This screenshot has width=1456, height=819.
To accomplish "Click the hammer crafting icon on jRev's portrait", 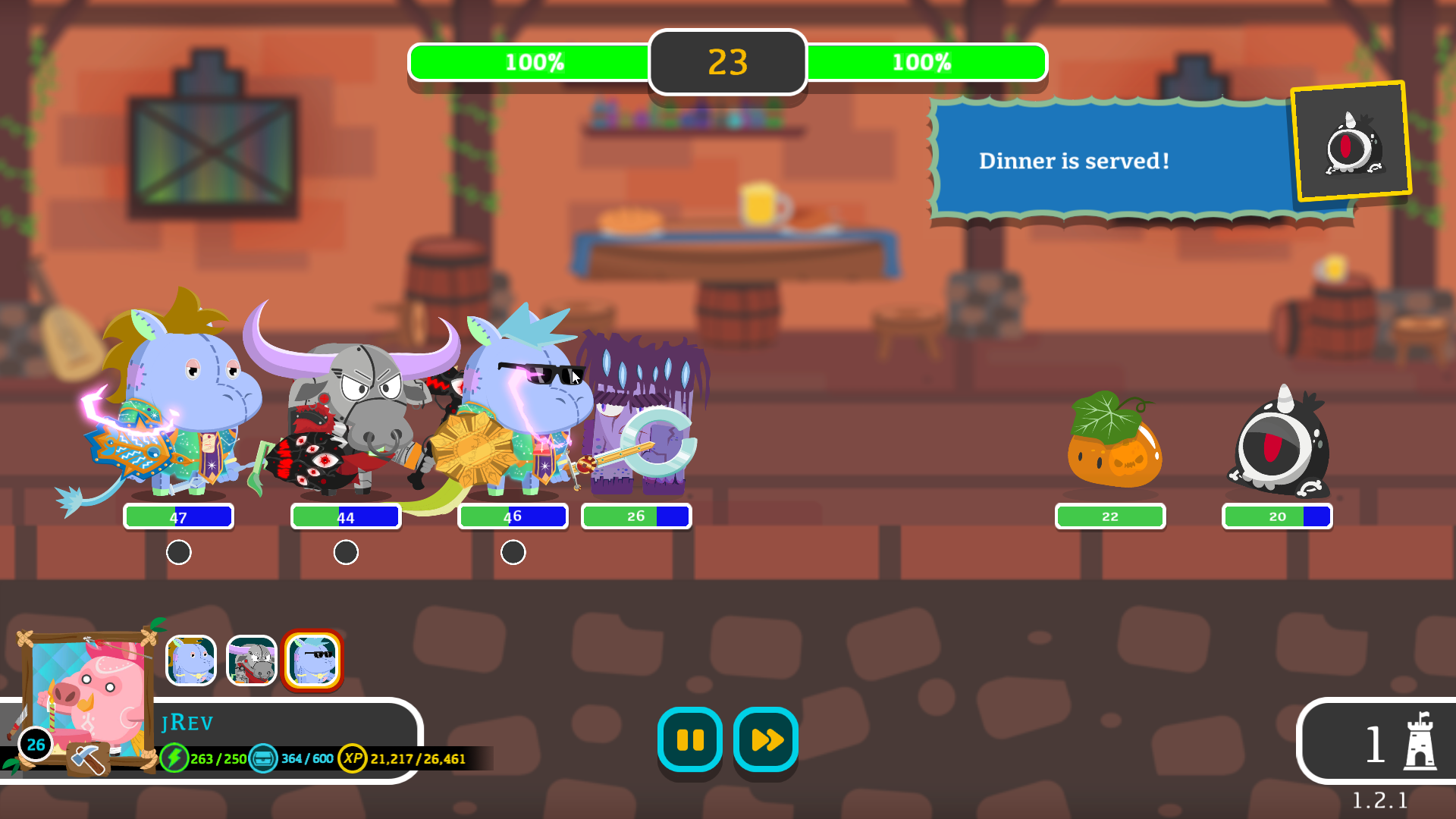I will point(86,758).
